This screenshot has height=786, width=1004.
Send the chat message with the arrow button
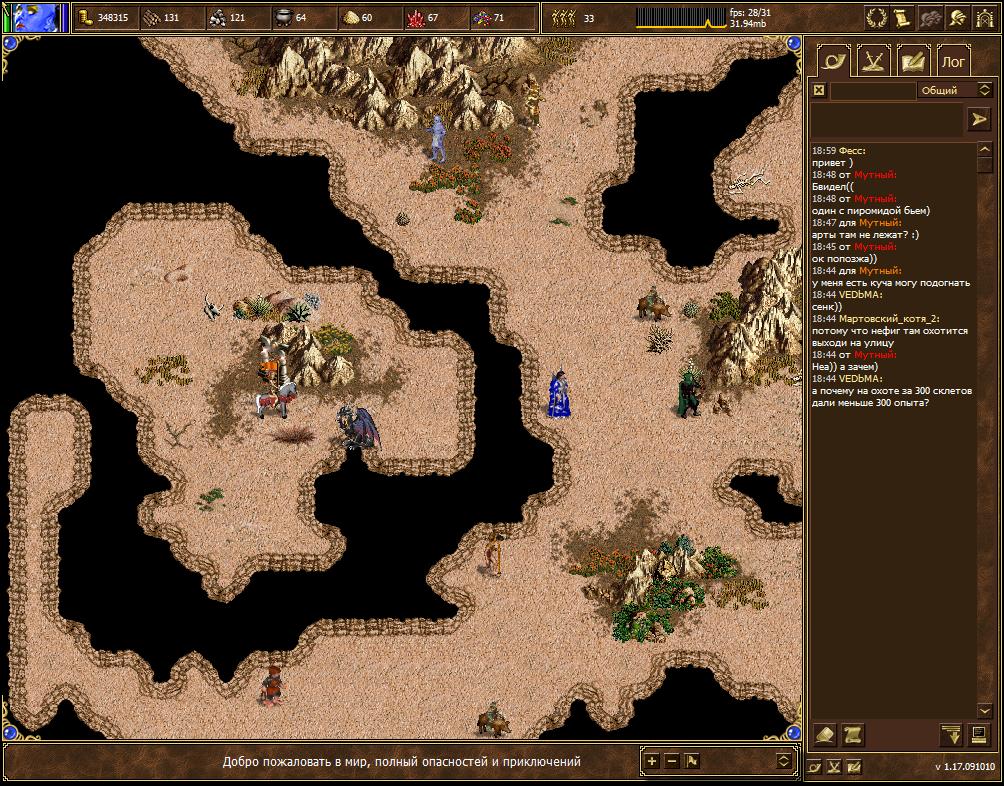978,119
